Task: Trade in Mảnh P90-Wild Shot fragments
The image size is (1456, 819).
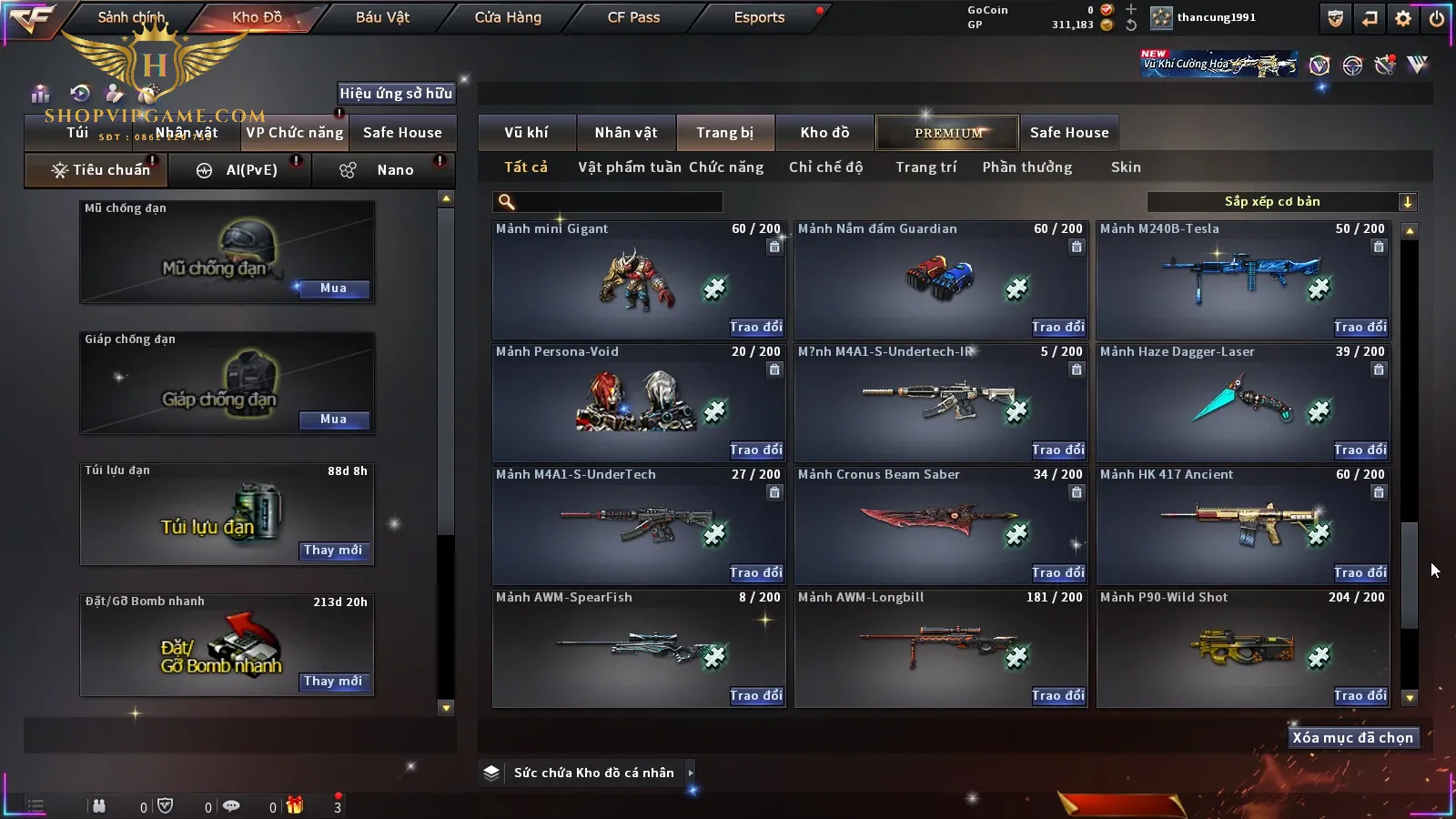Action: click(x=1360, y=695)
